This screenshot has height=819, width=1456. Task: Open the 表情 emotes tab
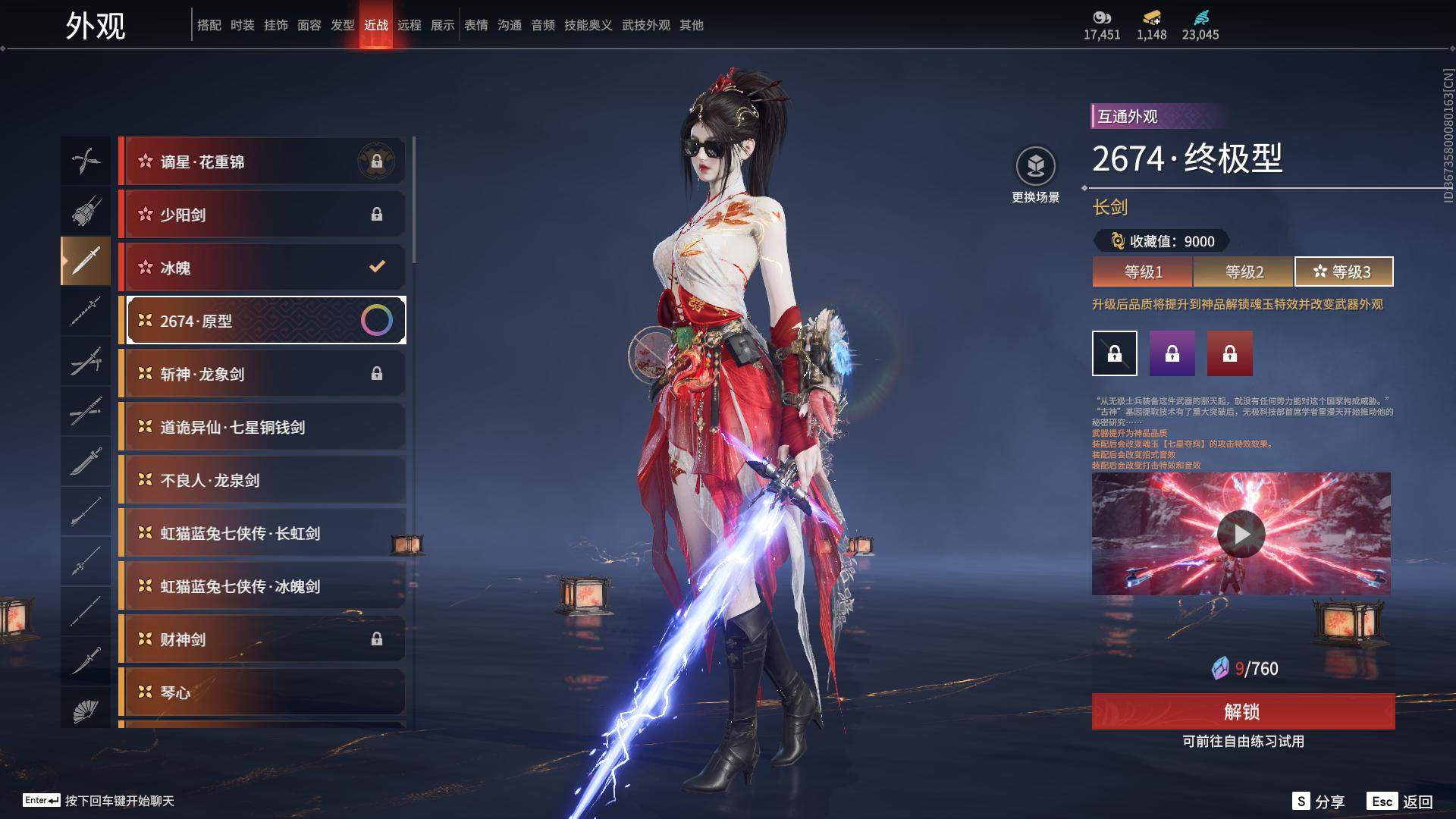[476, 25]
